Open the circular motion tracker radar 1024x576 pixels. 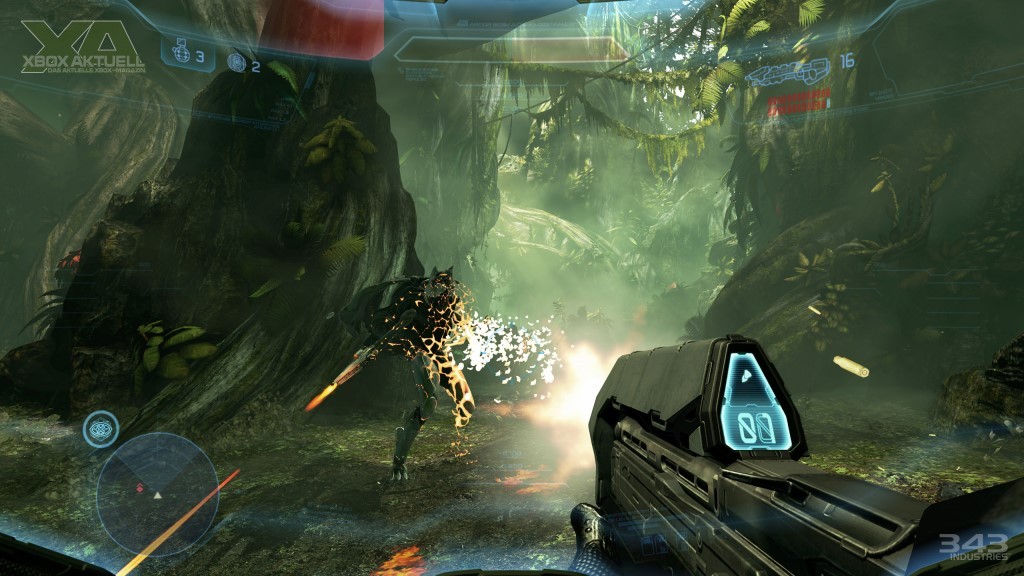(158, 493)
